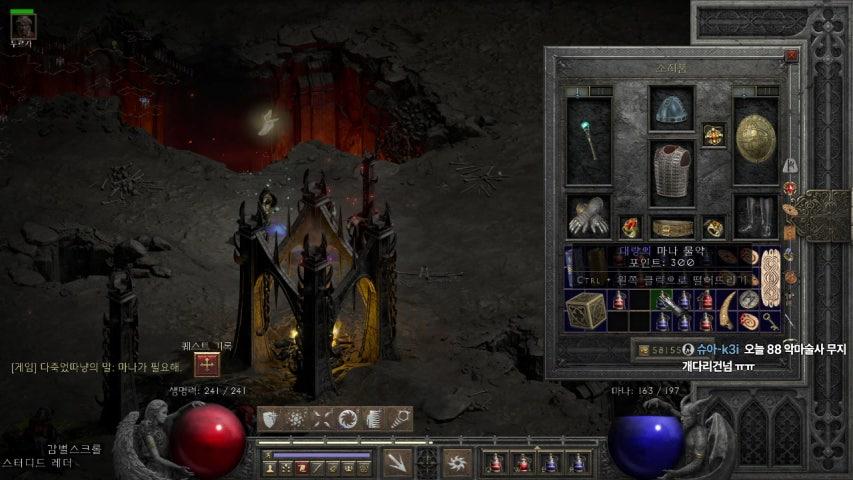853x480 pixels.
Task: Click the character portrait icon
Action: (22, 25)
